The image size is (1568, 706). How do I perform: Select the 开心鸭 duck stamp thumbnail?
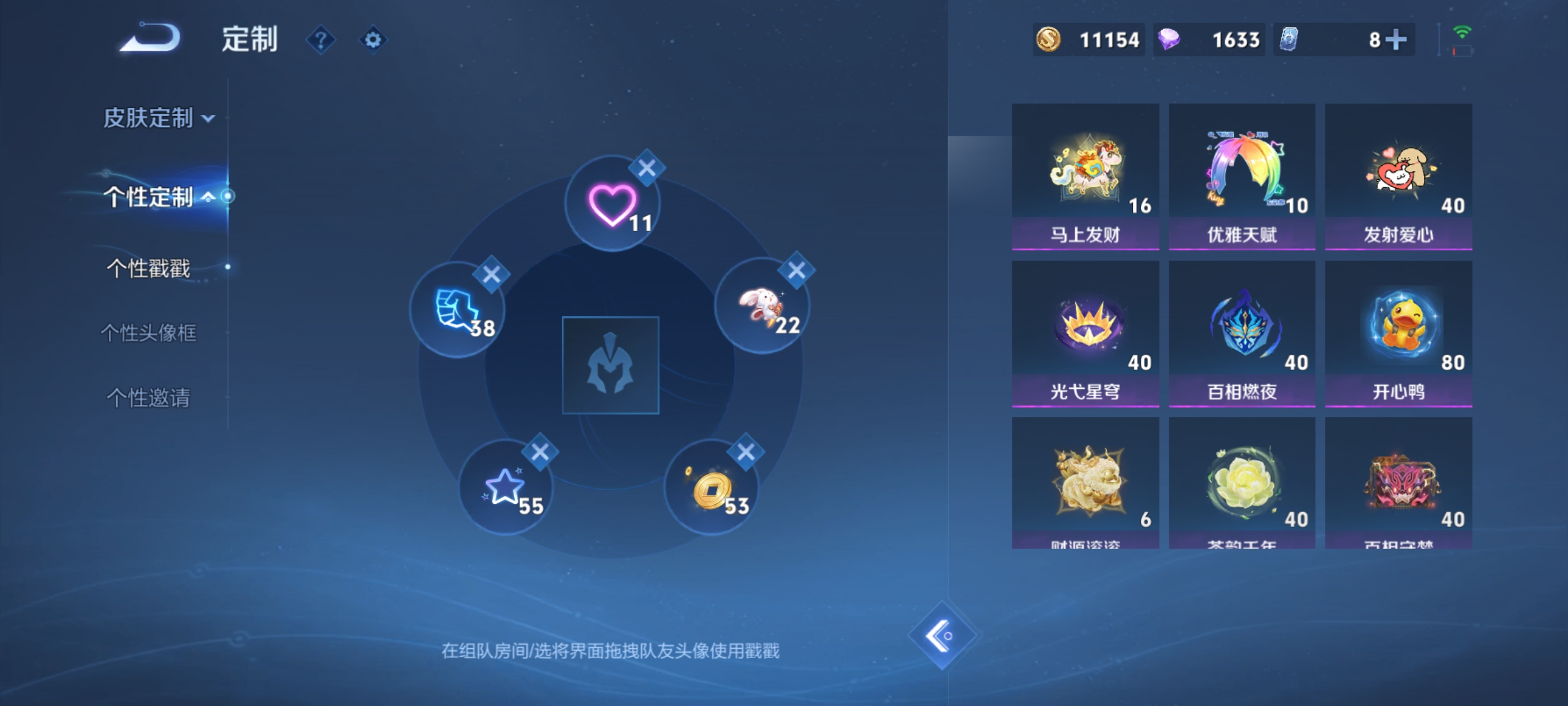click(x=1398, y=332)
